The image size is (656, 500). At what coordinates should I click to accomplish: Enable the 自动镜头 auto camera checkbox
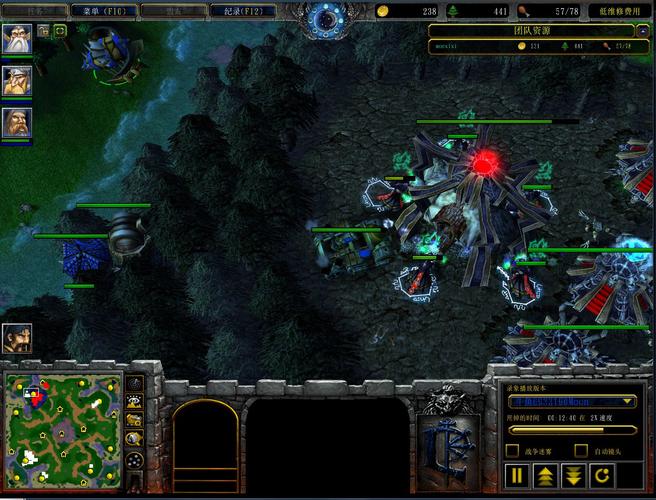(x=583, y=451)
